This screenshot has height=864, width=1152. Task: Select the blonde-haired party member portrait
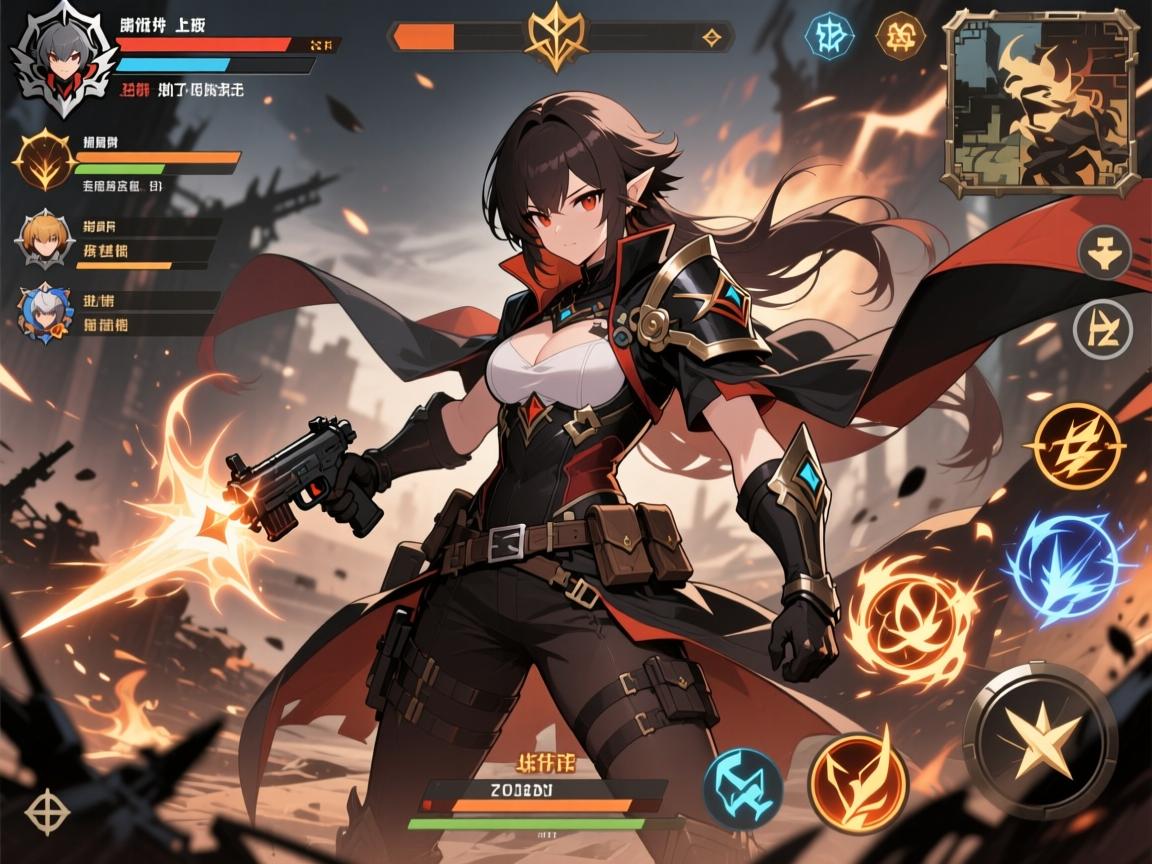46,235
